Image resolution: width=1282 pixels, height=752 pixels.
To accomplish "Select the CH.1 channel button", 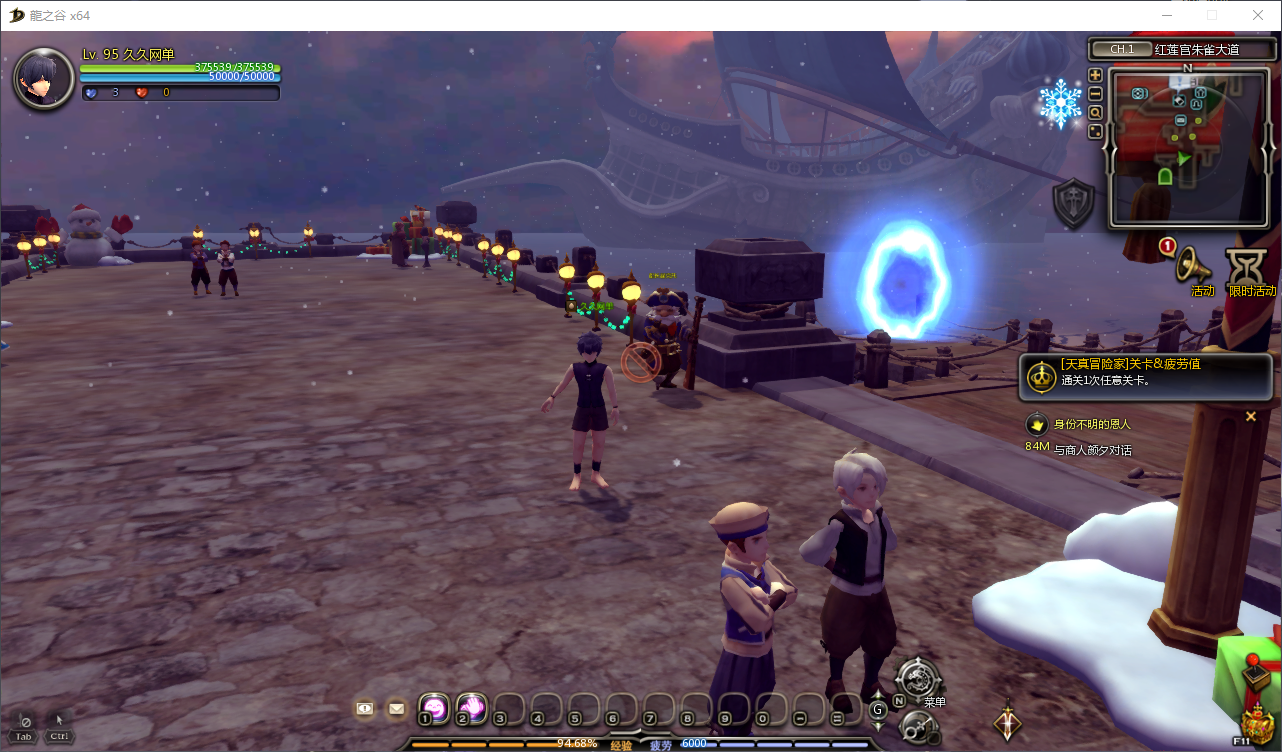I will click(1120, 49).
